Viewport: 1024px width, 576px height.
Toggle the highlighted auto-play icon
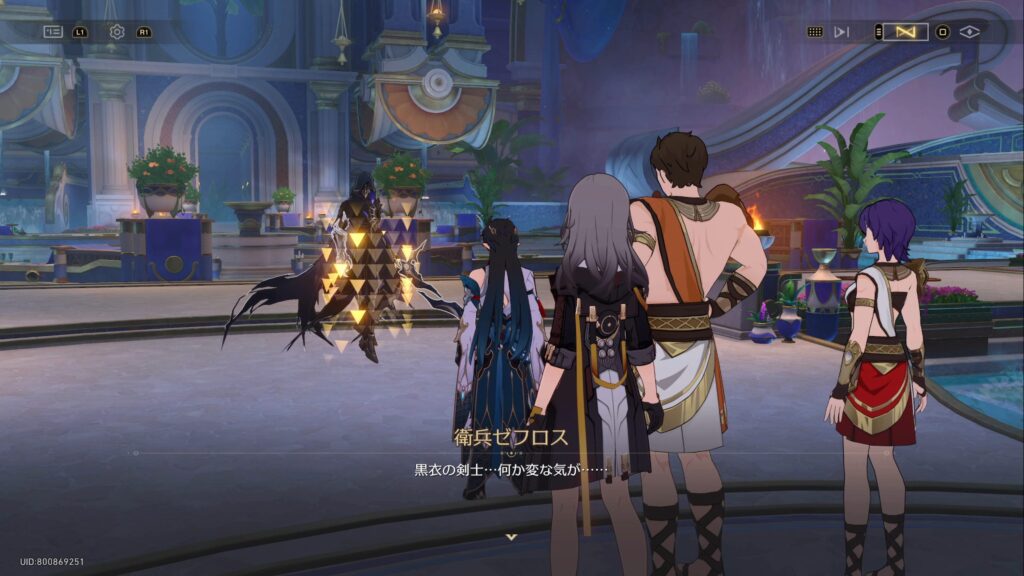[x=906, y=32]
